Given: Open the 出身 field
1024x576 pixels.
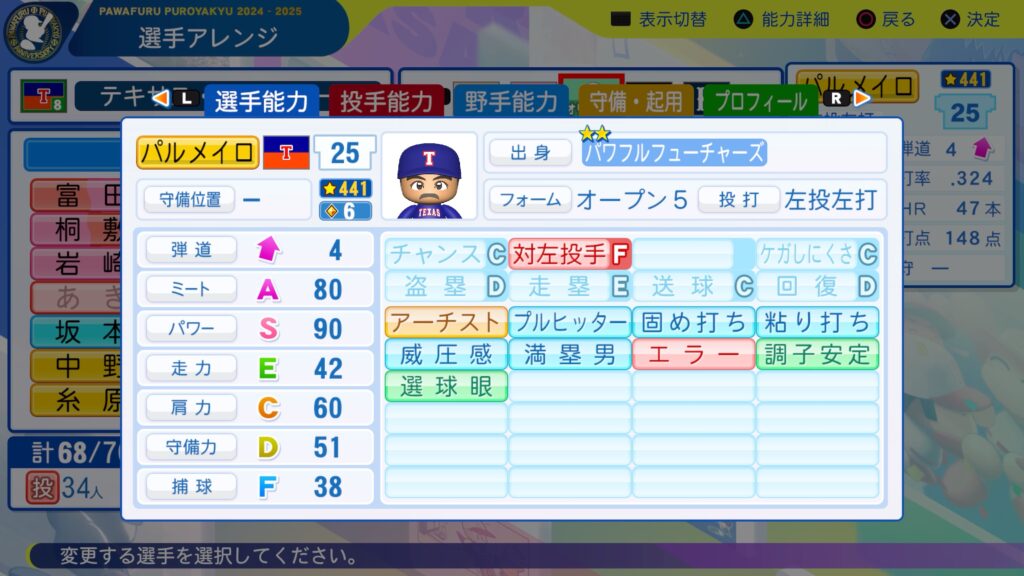Looking at the screenshot, I should [530, 152].
